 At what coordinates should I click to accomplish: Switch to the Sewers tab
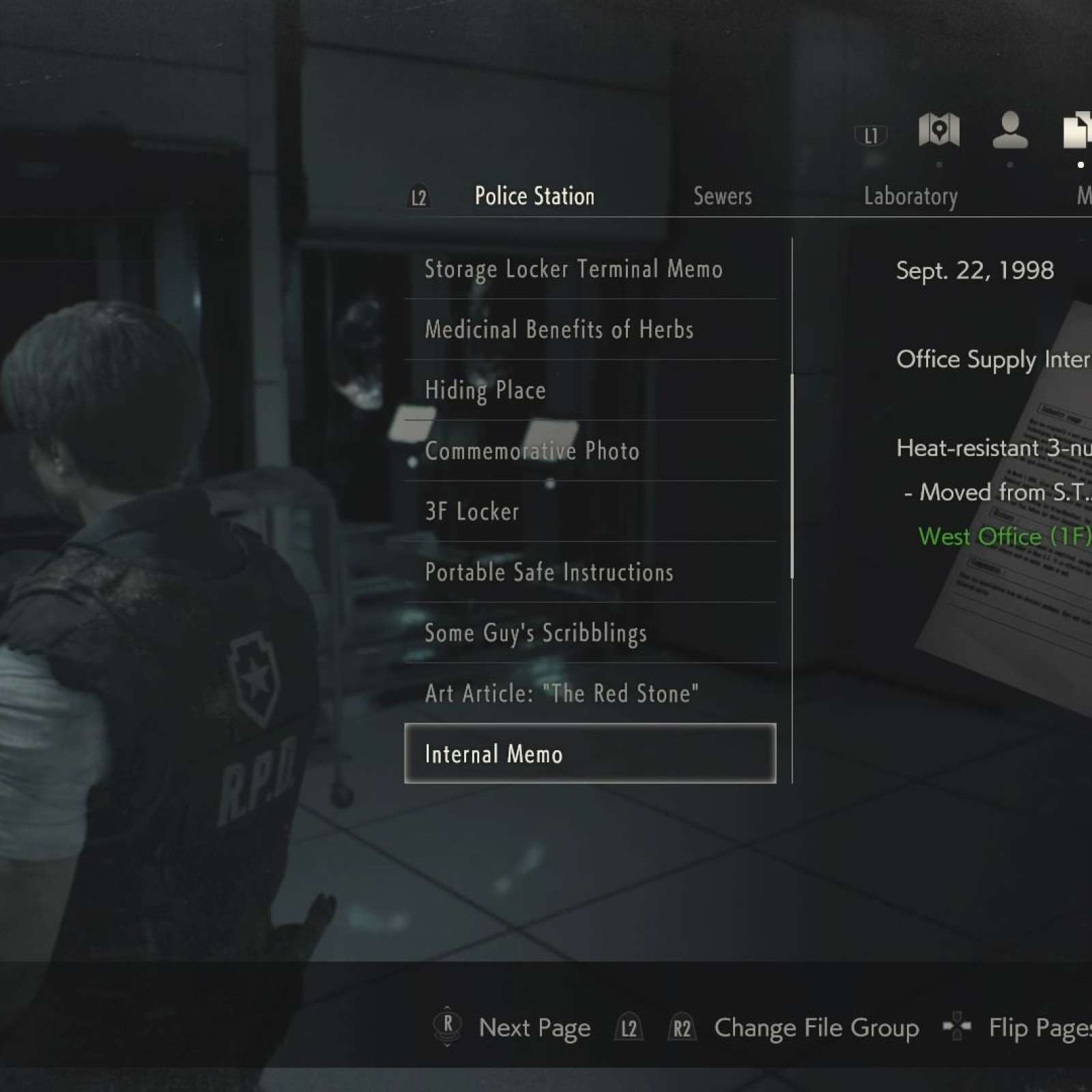[723, 197]
